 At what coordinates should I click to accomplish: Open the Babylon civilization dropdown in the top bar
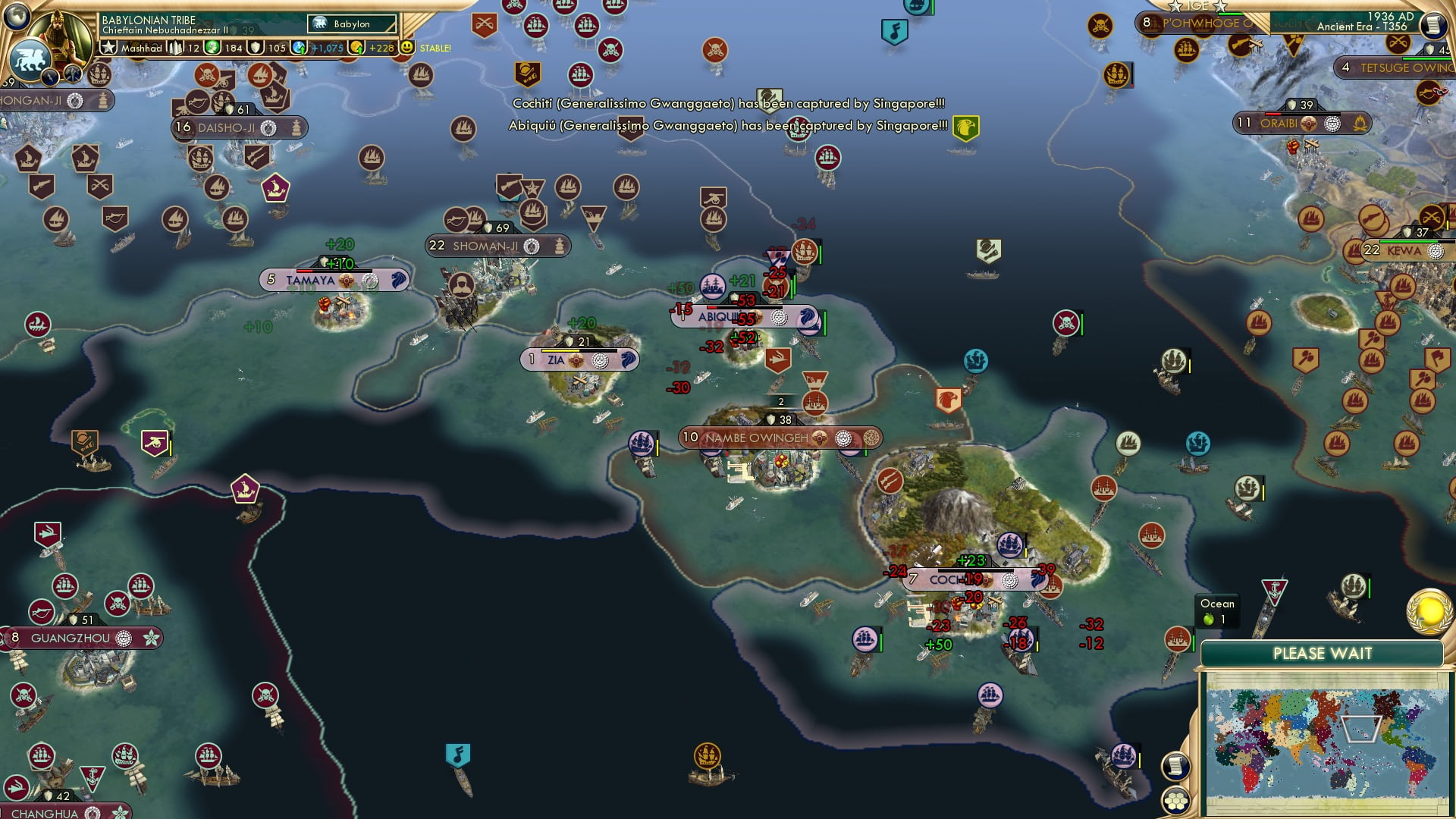(x=351, y=24)
